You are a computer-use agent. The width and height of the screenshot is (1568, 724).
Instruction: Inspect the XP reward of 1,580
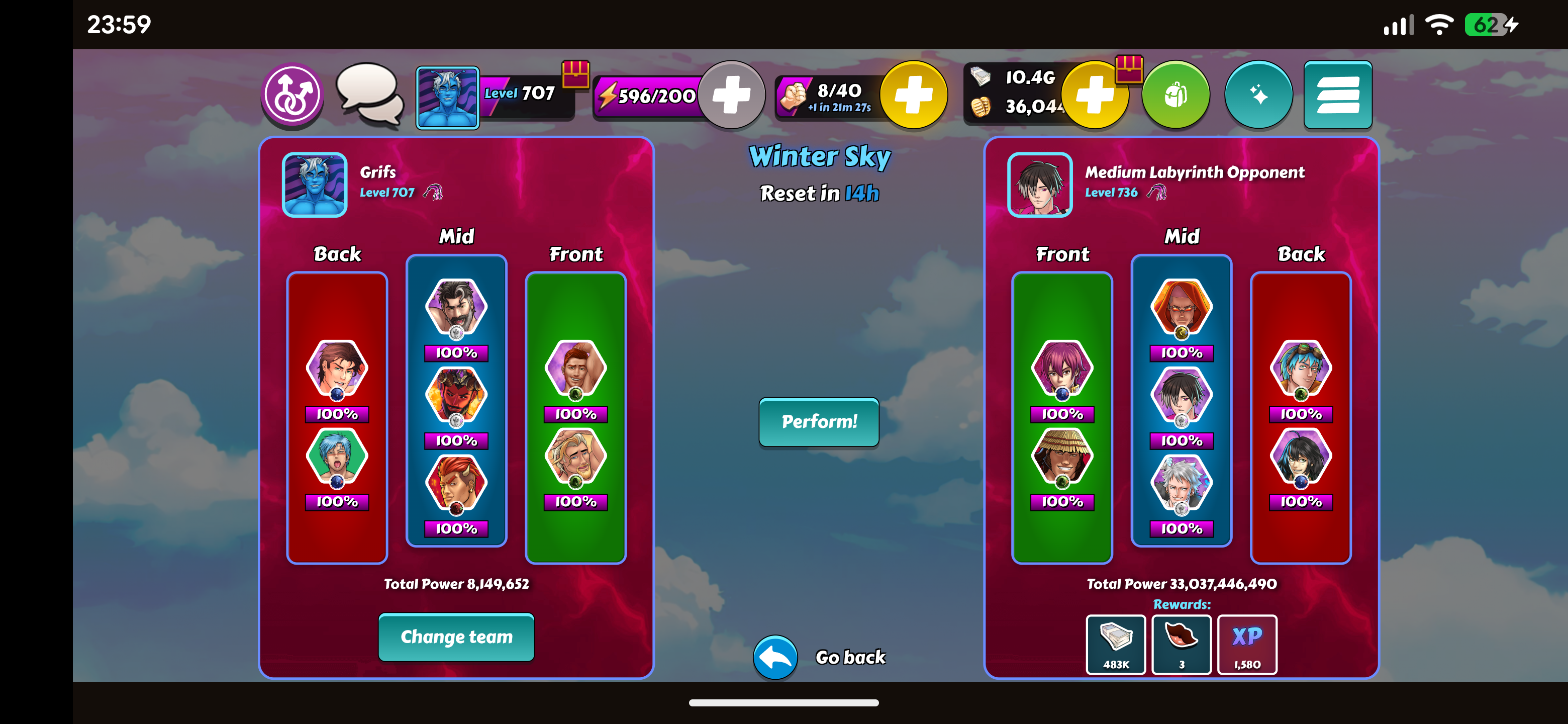[1246, 644]
